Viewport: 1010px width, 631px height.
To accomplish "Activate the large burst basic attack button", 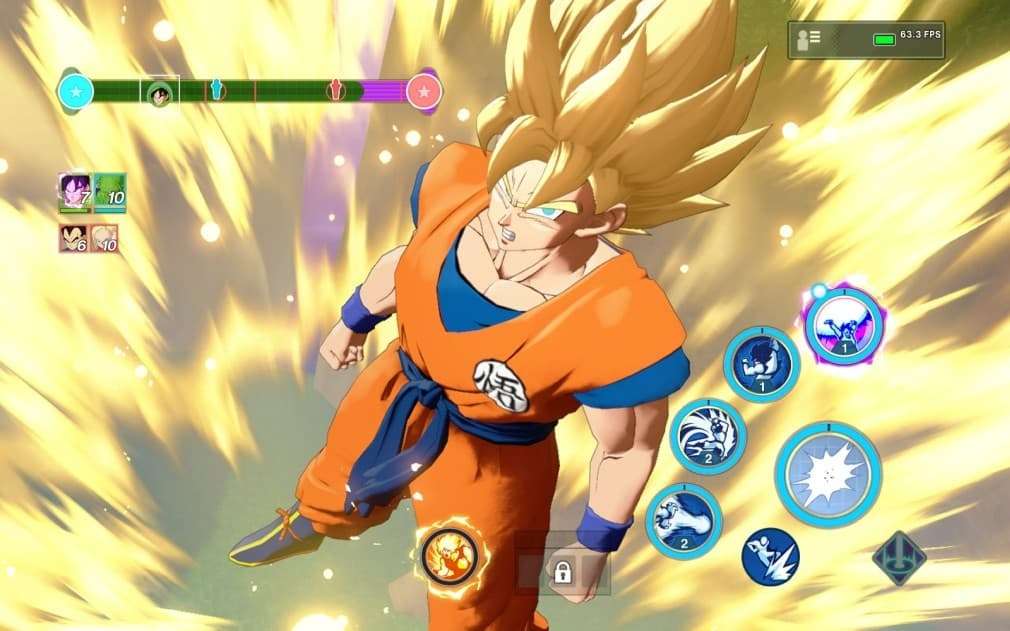I will click(x=827, y=473).
